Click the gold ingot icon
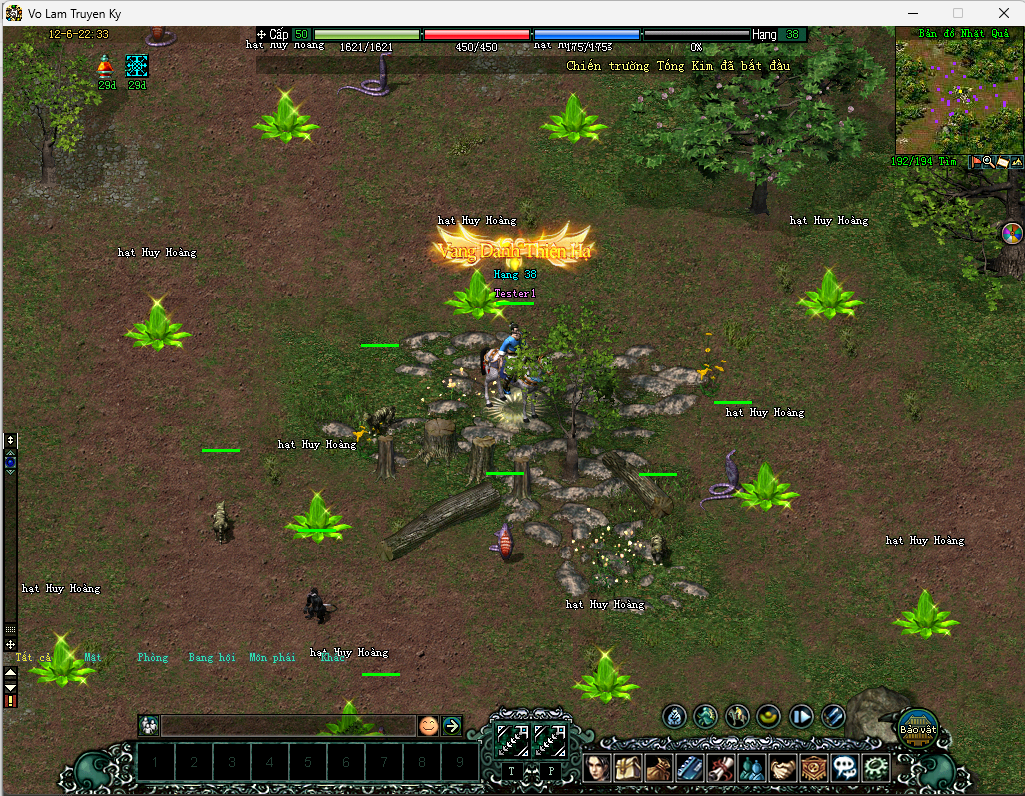The image size is (1025, 796). (769, 716)
